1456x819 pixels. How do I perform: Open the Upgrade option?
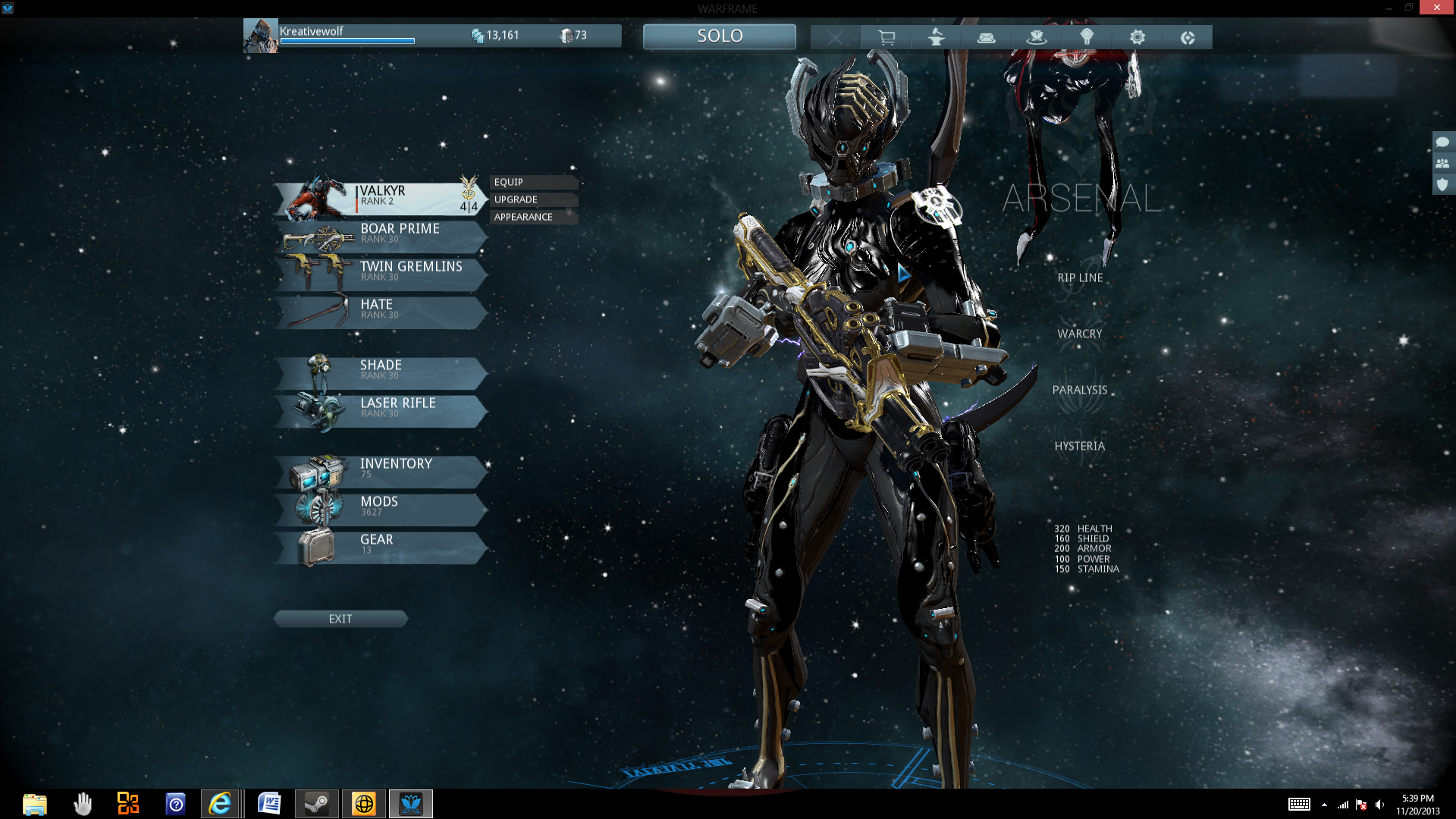[x=533, y=199]
